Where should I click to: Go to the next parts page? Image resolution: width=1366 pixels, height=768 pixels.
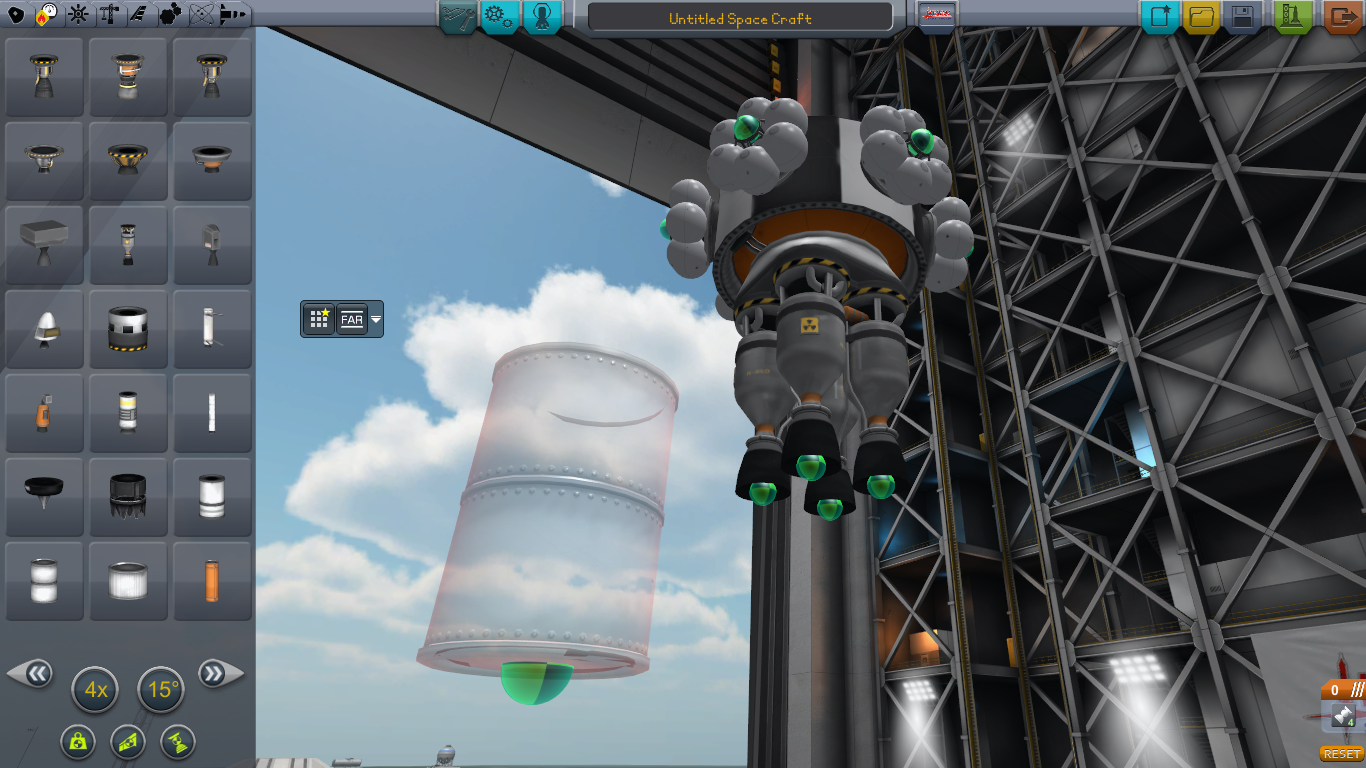(217, 674)
